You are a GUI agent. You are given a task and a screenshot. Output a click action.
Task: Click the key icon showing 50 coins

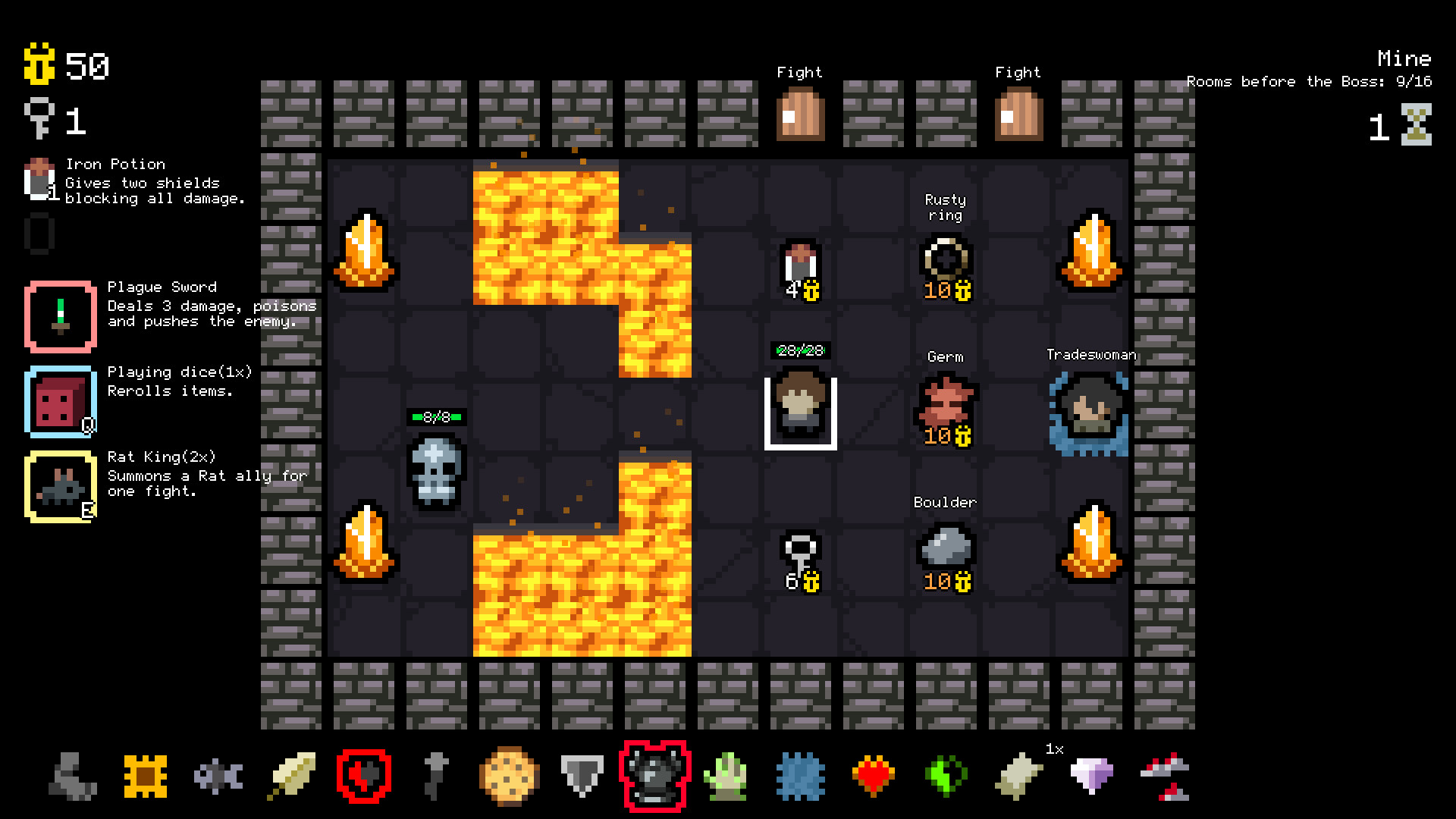tap(43, 65)
